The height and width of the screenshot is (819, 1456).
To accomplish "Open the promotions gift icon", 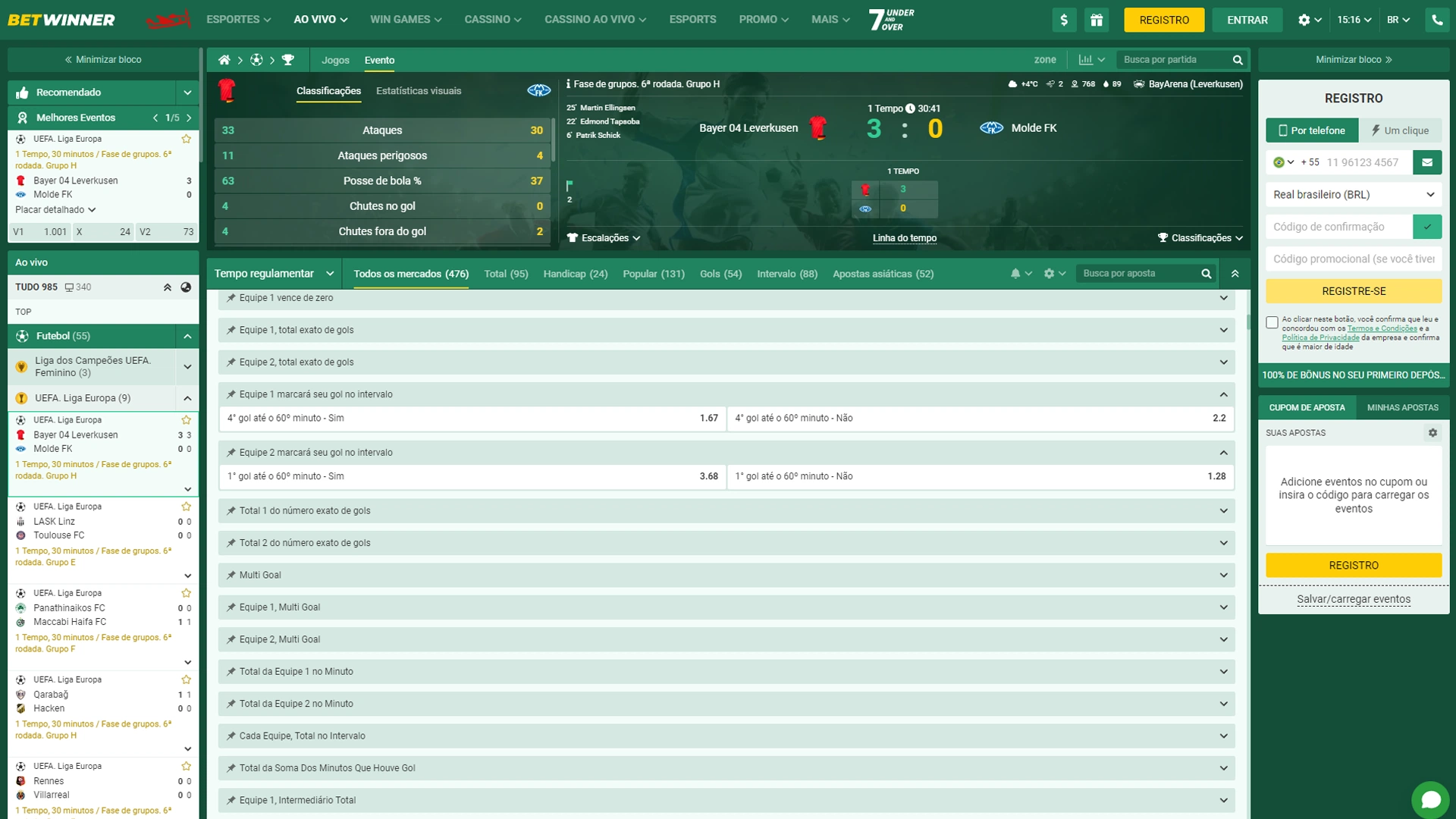I will [1097, 20].
